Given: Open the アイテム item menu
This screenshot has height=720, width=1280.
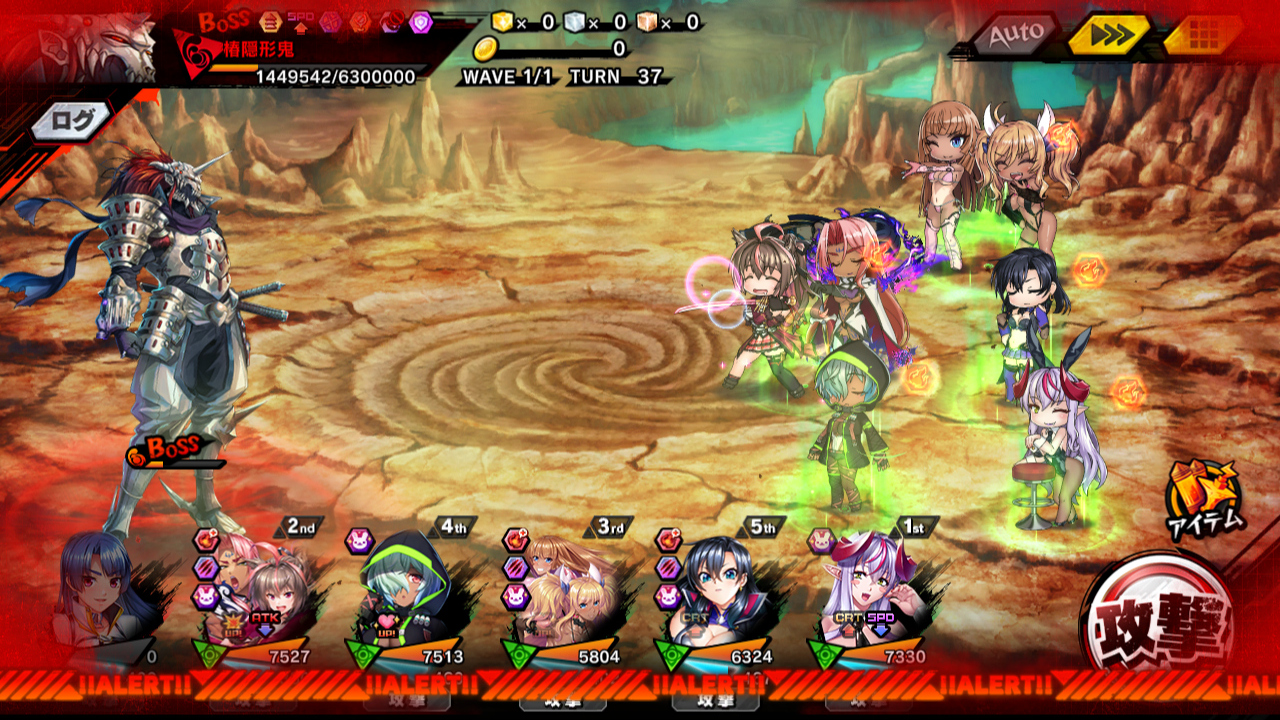Looking at the screenshot, I should pyautogui.click(x=1205, y=497).
